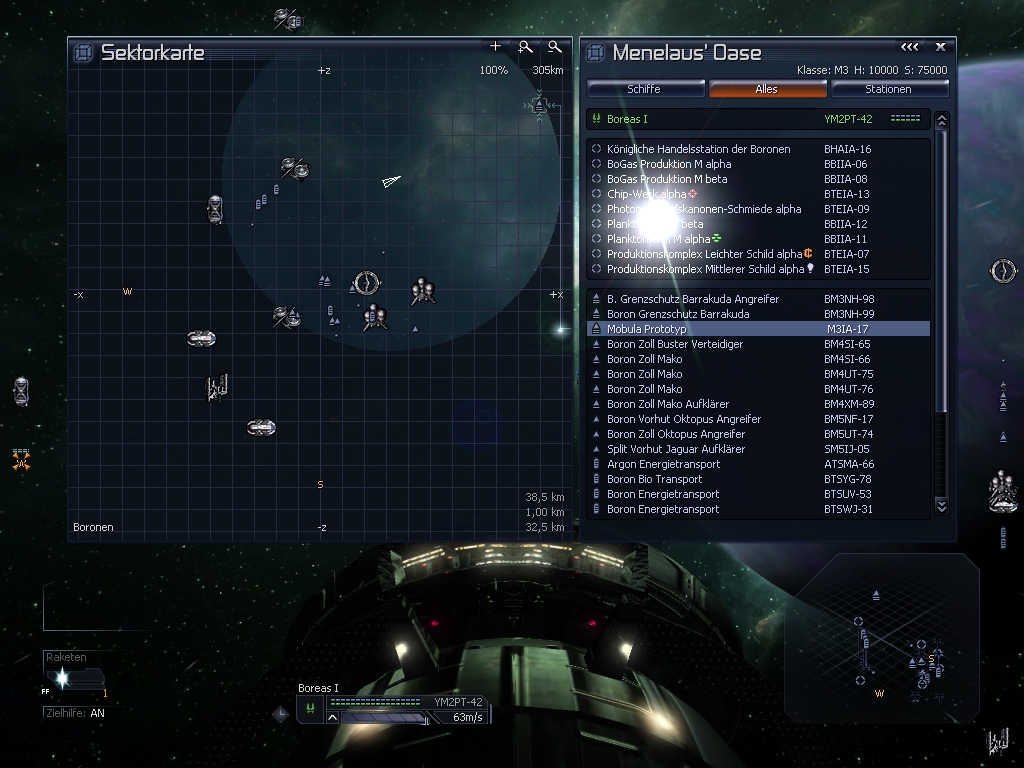
Task: Select the Alles filter tab
Action: (x=767, y=89)
